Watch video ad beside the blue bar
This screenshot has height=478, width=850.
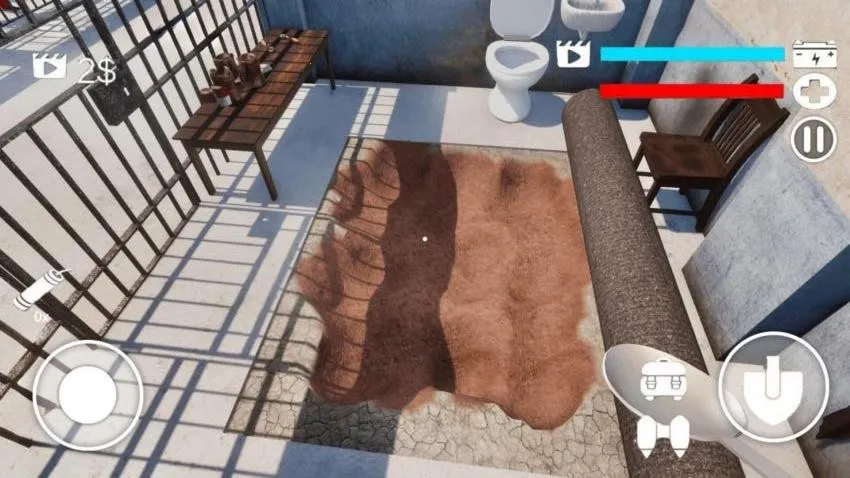tap(574, 53)
